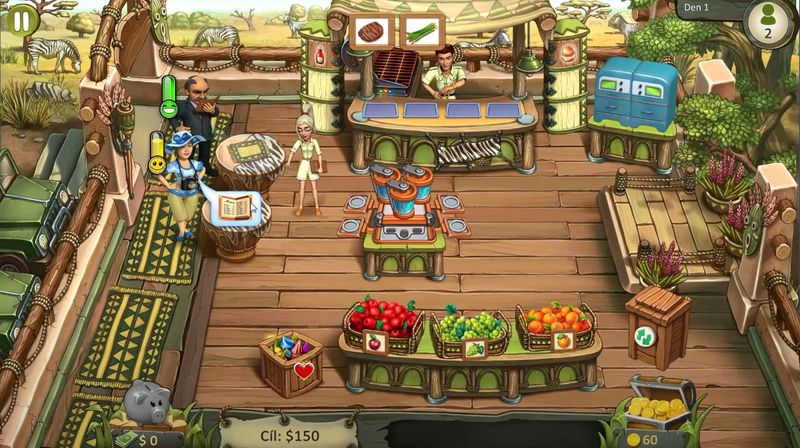Click the heart-marked gem crate
This screenshot has width=800, height=448.
290,361
